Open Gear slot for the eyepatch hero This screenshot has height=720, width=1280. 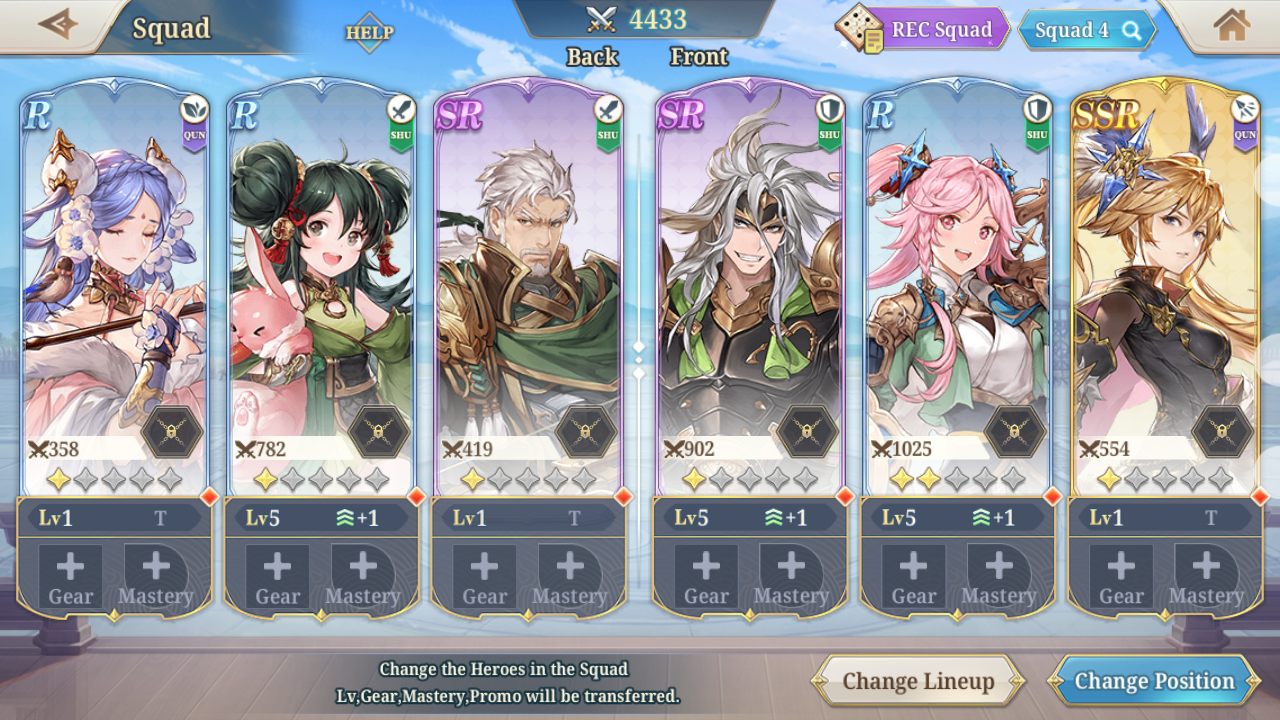click(x=706, y=576)
